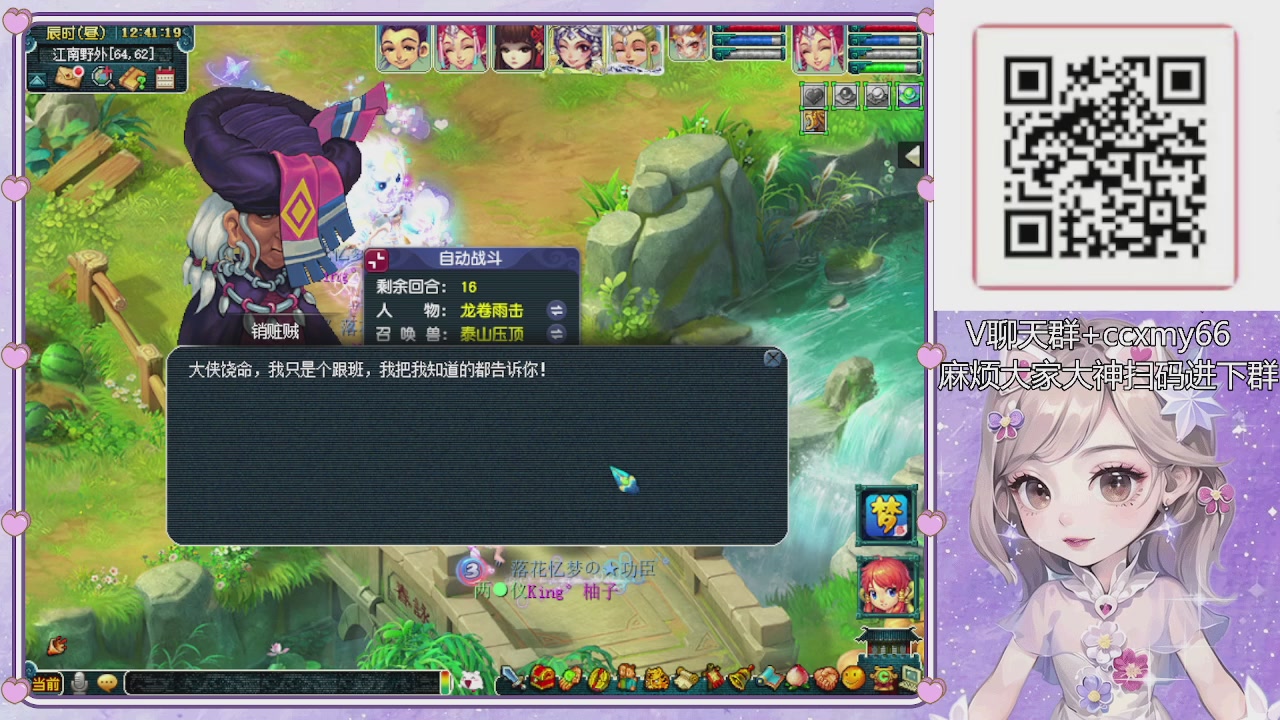Open the 当前 chat channel selector

(47, 683)
